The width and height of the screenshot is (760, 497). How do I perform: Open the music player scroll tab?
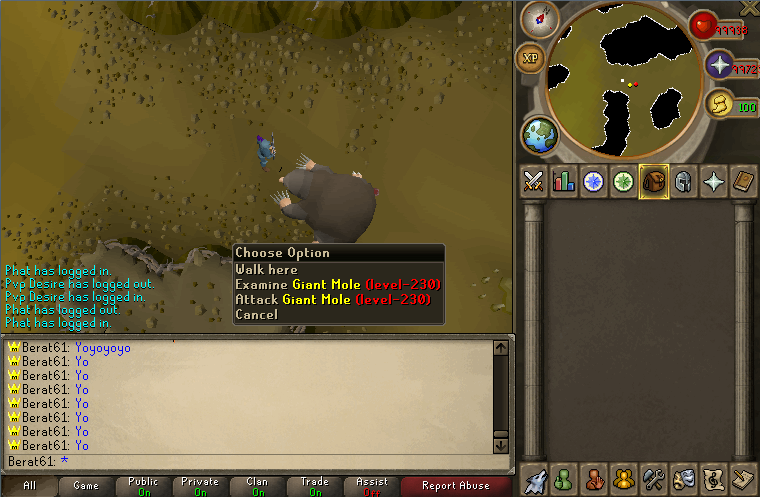point(713,477)
